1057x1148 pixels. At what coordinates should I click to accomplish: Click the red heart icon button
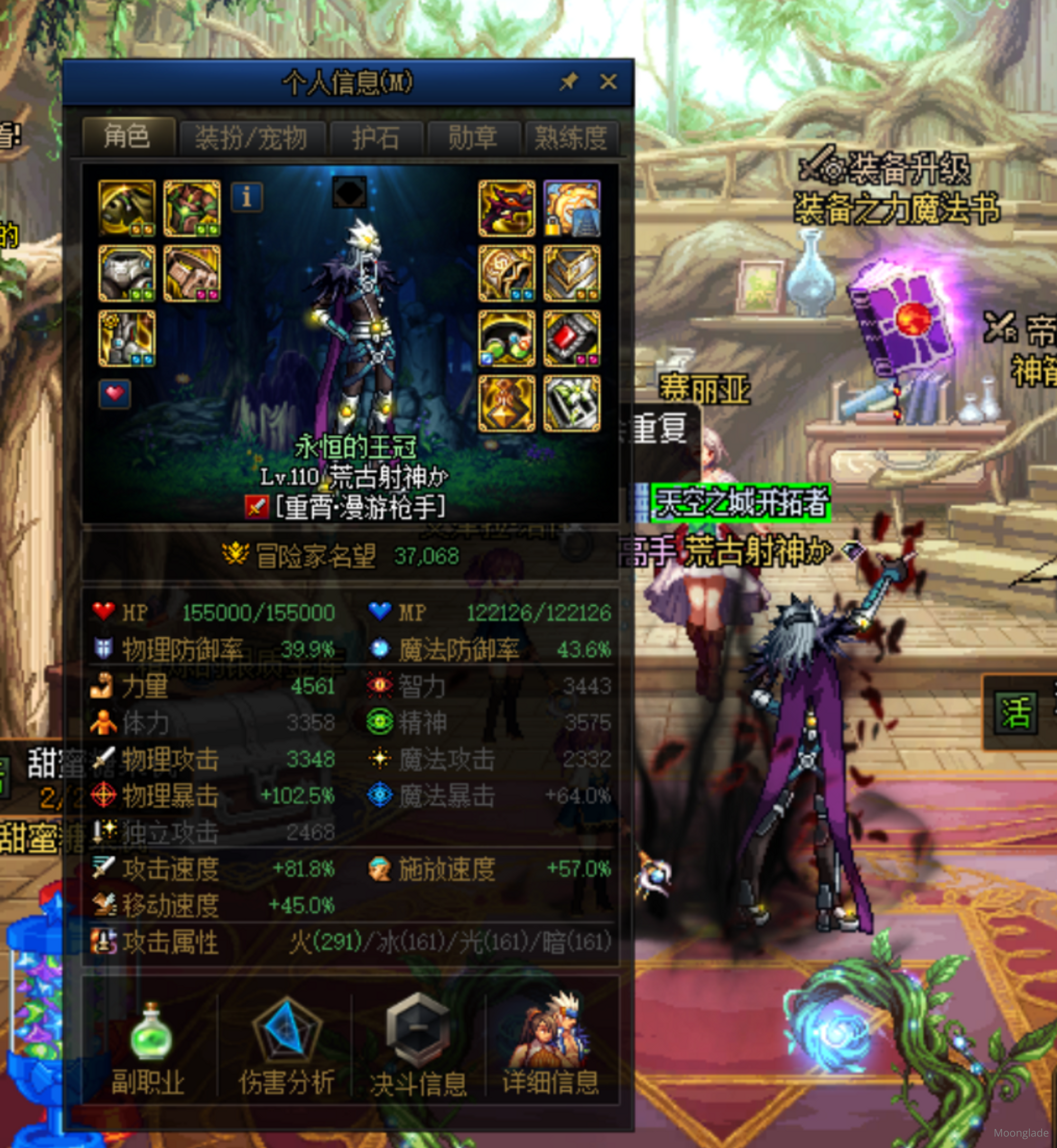115,394
